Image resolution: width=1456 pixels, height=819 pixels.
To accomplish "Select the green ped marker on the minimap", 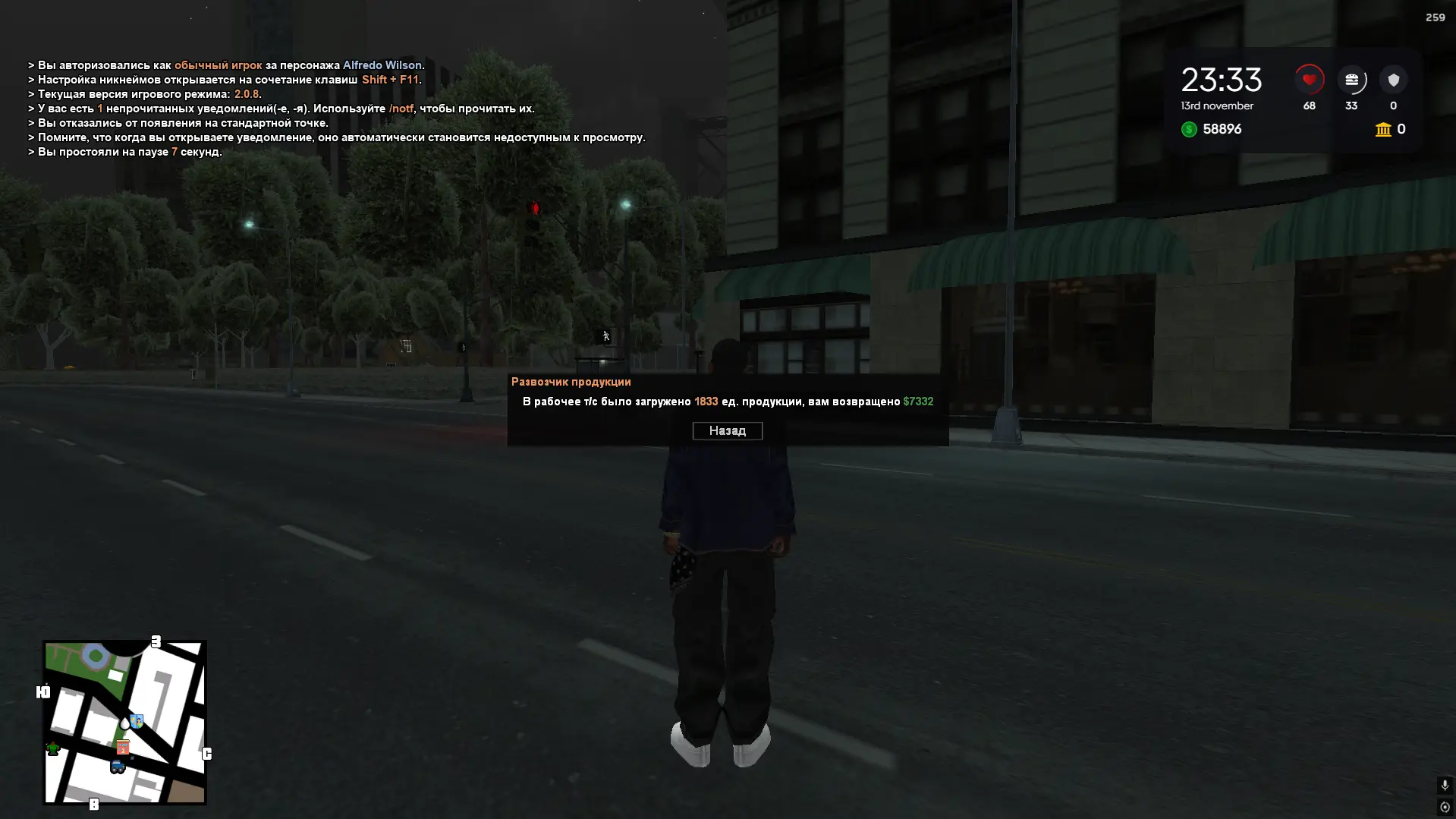I will [x=52, y=748].
